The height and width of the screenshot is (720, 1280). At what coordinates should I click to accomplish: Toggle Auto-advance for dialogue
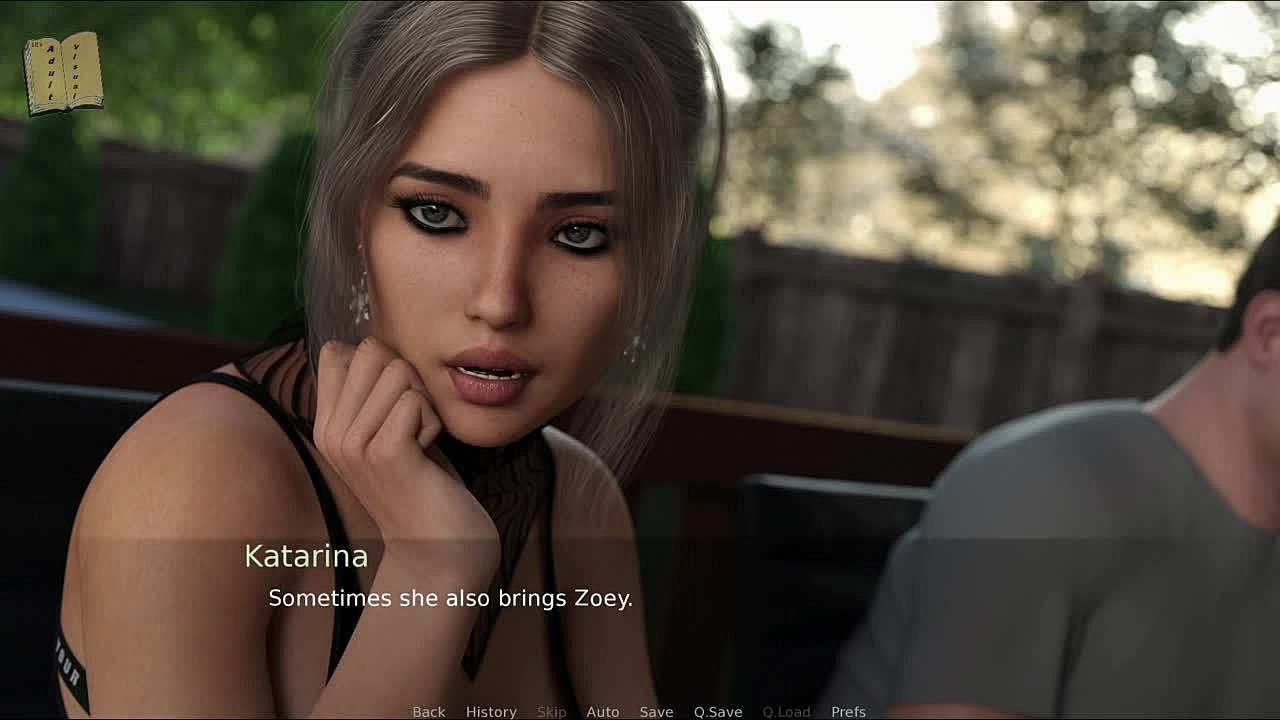coord(602,711)
